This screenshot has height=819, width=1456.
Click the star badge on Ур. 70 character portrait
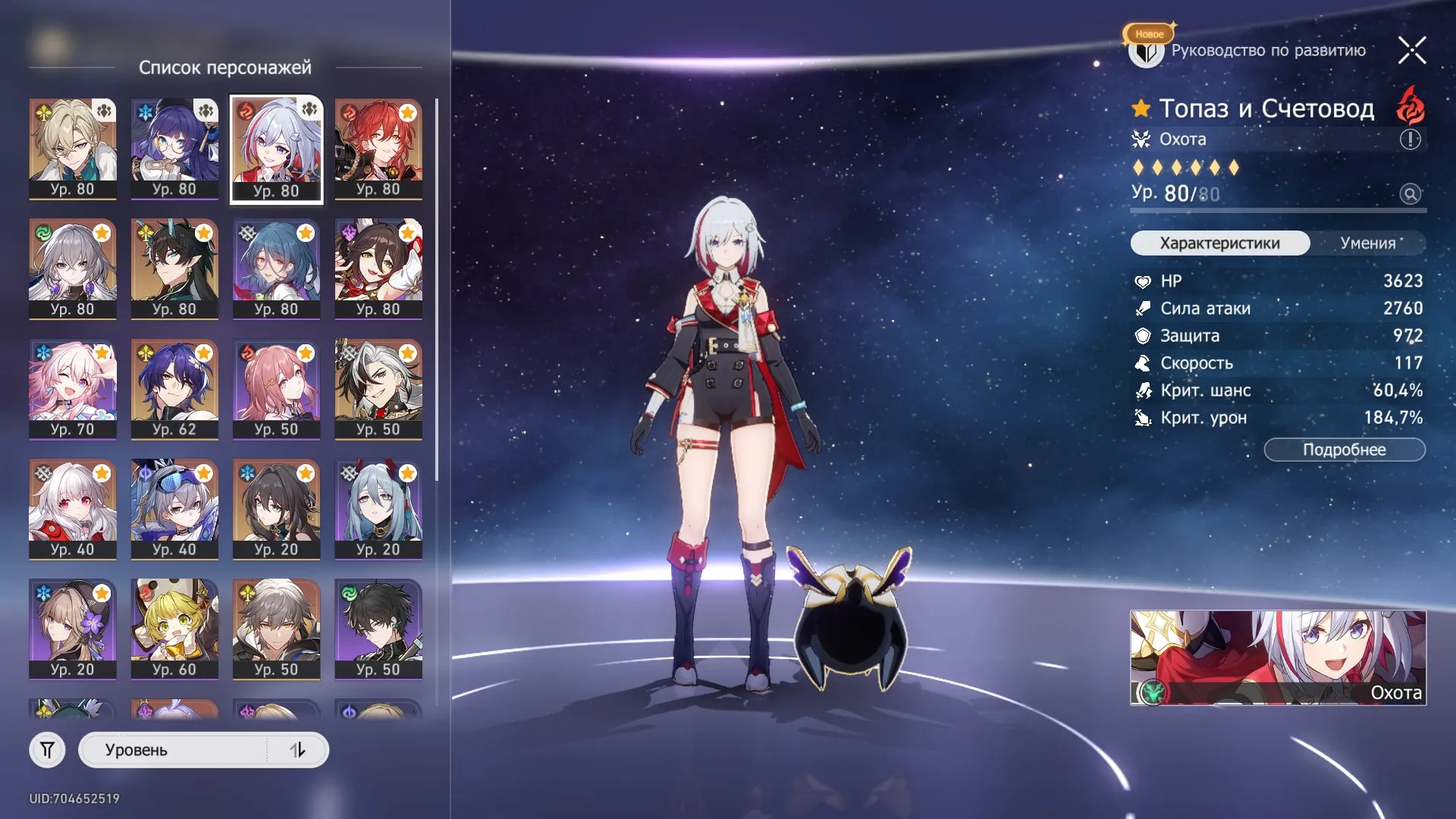click(103, 353)
